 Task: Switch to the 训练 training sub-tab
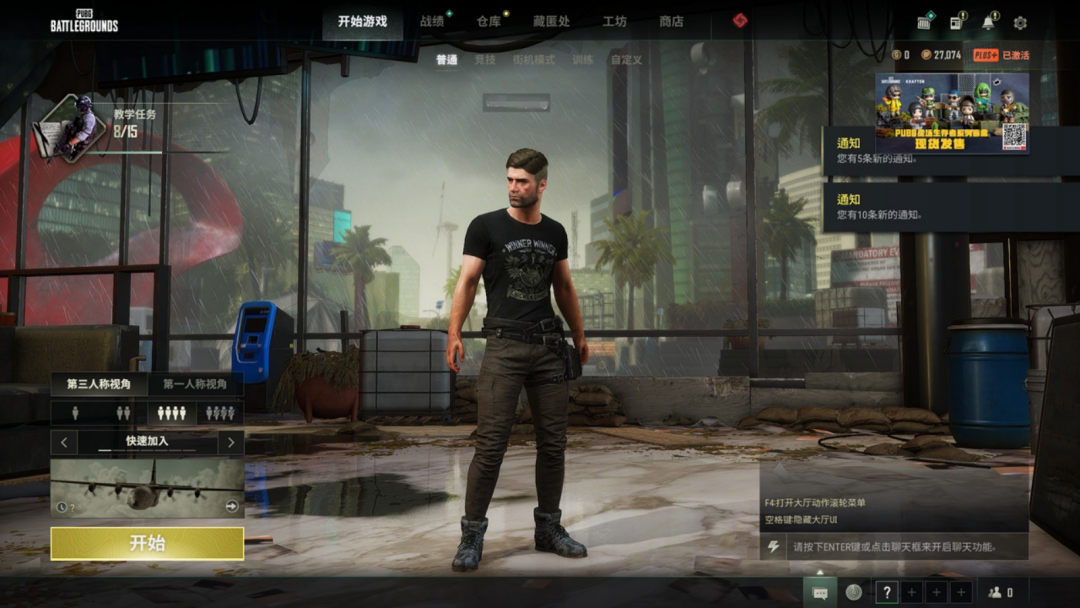pos(582,60)
